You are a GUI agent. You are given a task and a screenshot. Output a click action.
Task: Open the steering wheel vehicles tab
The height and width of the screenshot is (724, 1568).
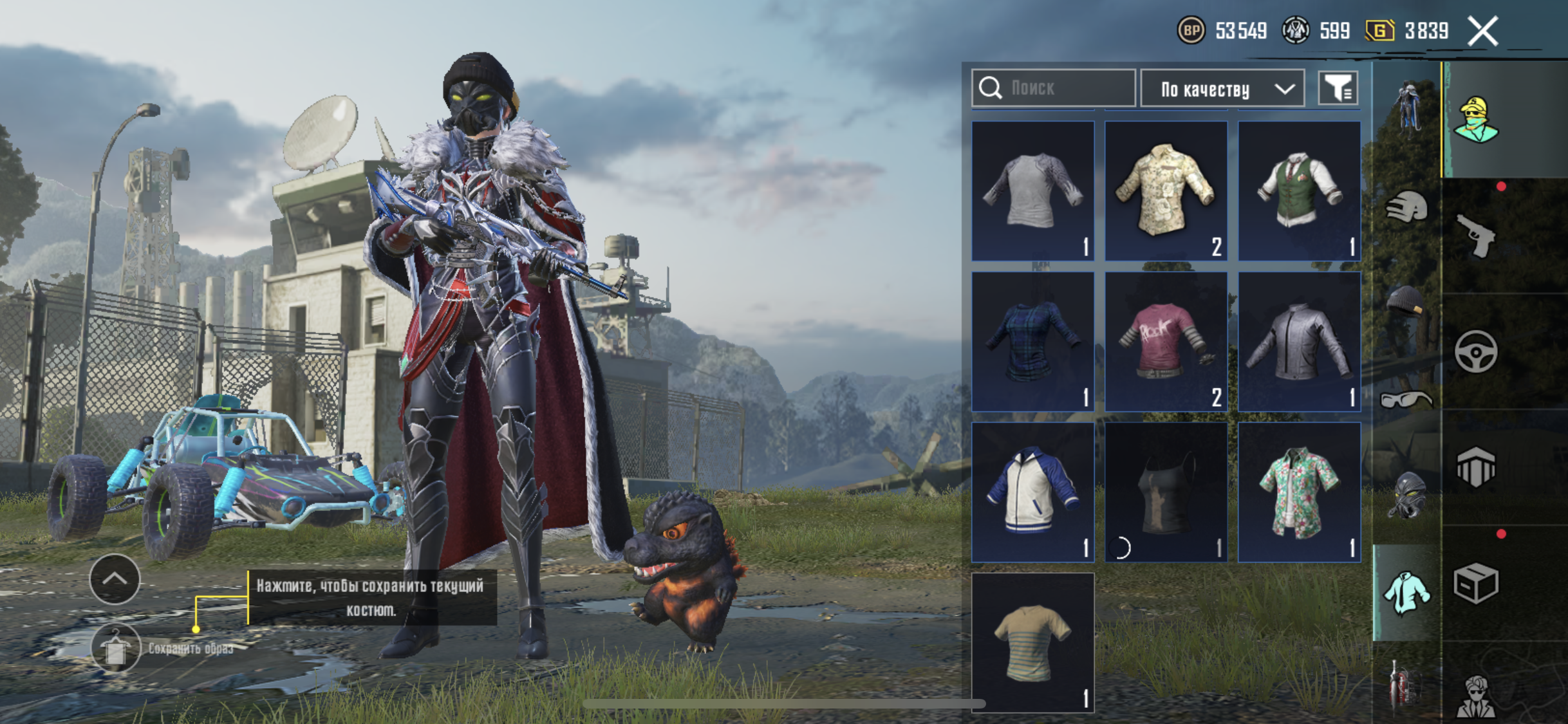pos(1475,352)
